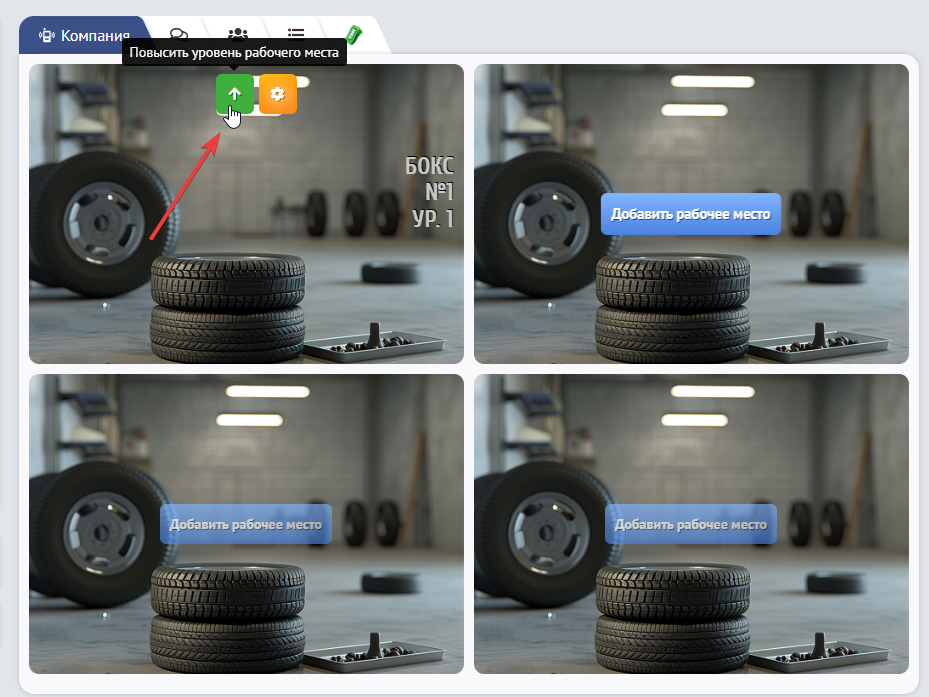Raise the workplace level with the green arrow

click(x=235, y=94)
